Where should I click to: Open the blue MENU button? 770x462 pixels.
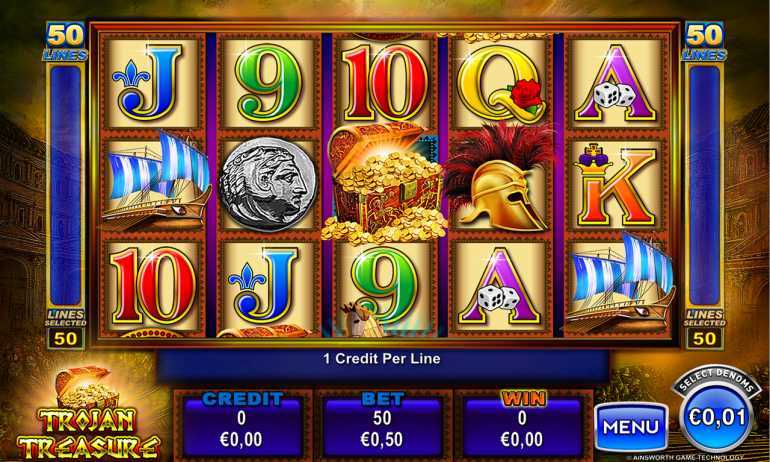631,427
